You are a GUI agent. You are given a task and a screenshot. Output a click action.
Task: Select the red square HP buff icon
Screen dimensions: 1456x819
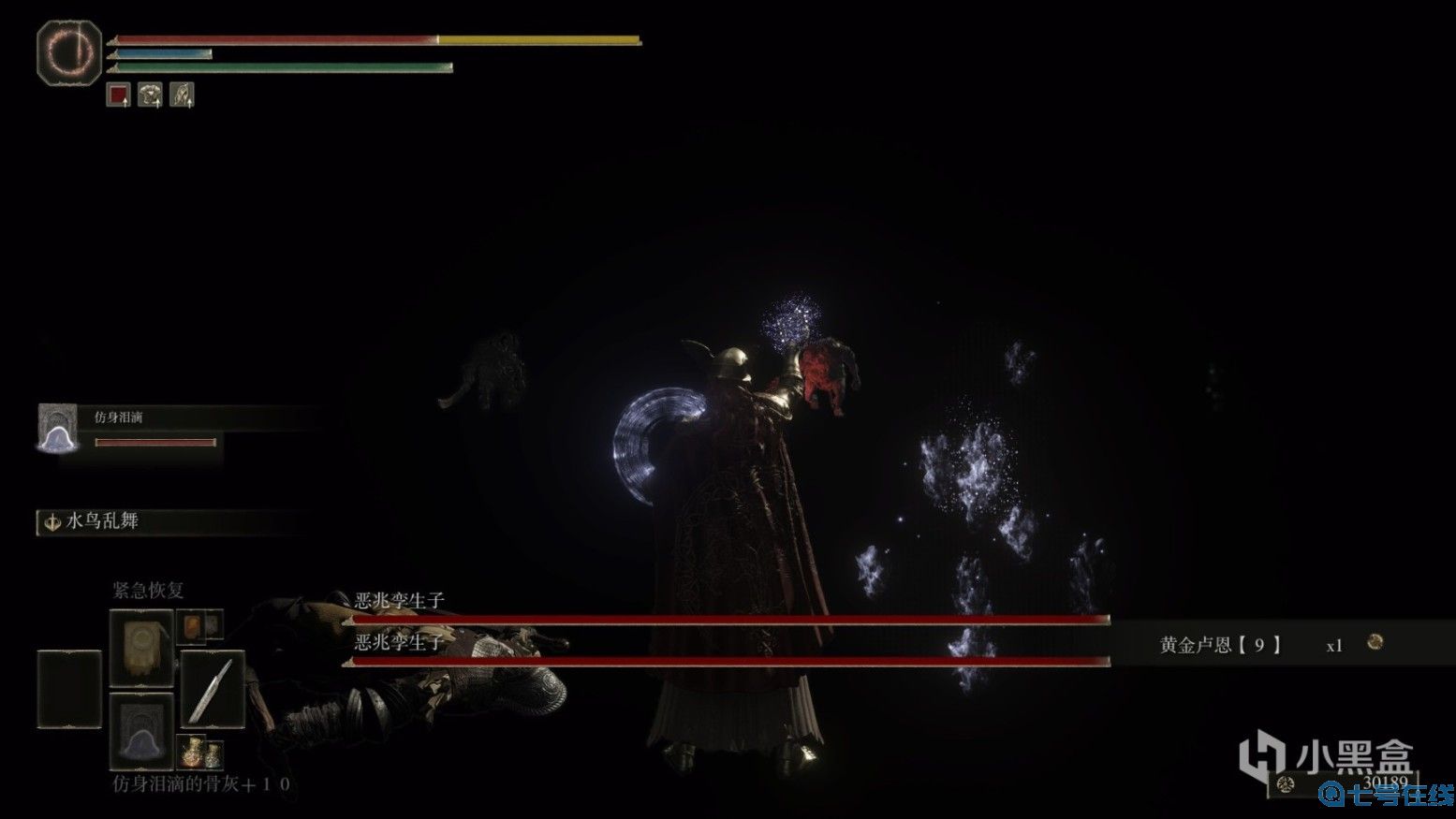coord(118,95)
